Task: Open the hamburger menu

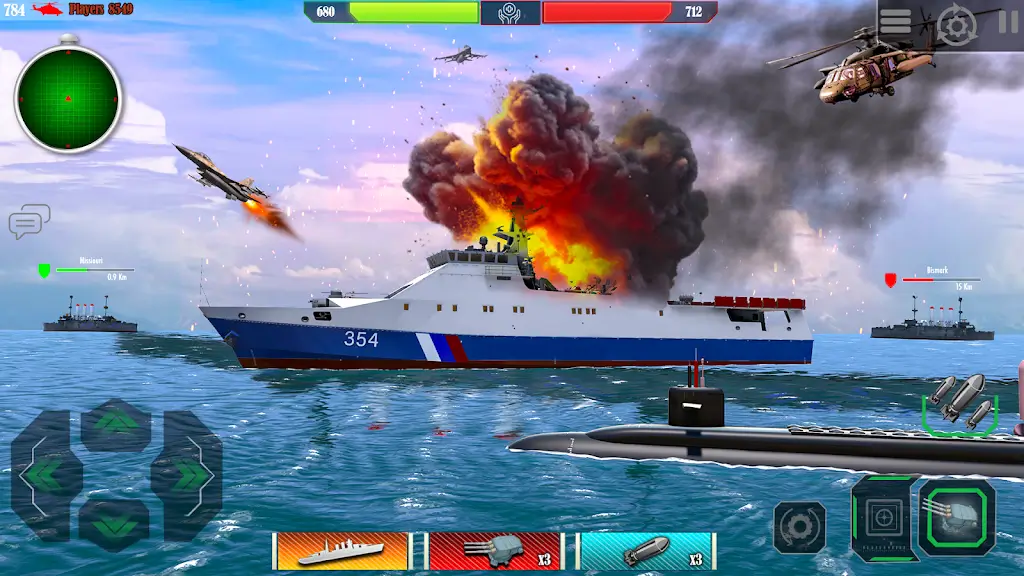Action: 895,21
